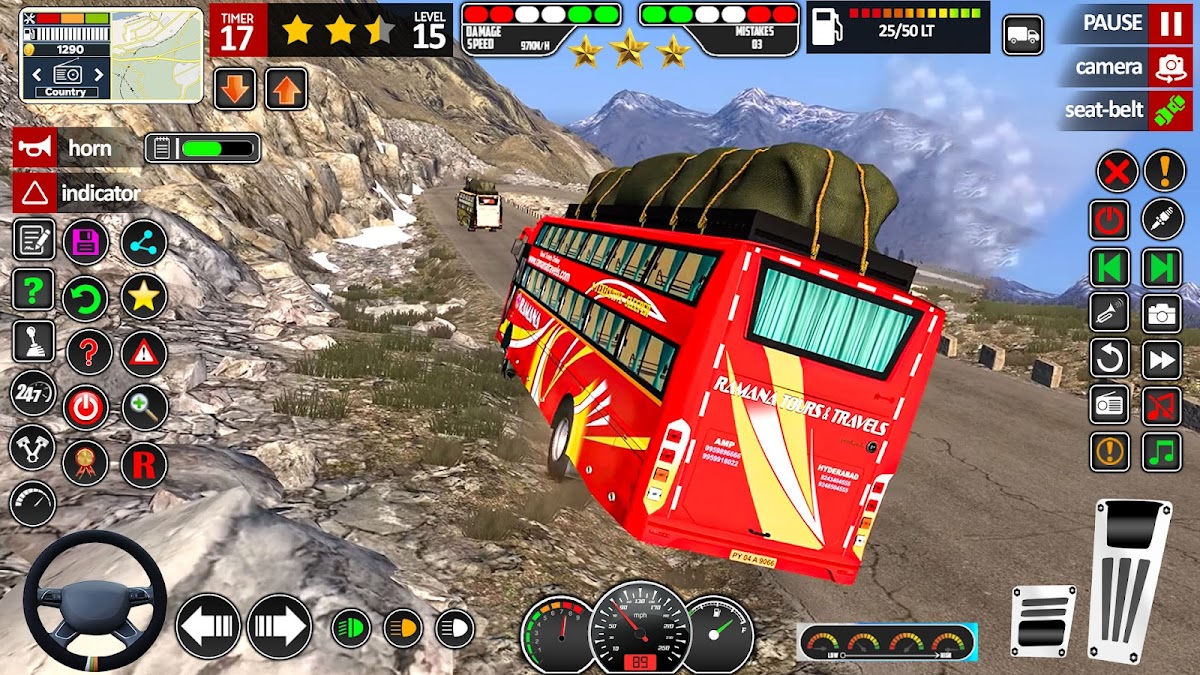Steer left with the left arrow
The width and height of the screenshot is (1200, 675).
(208, 626)
